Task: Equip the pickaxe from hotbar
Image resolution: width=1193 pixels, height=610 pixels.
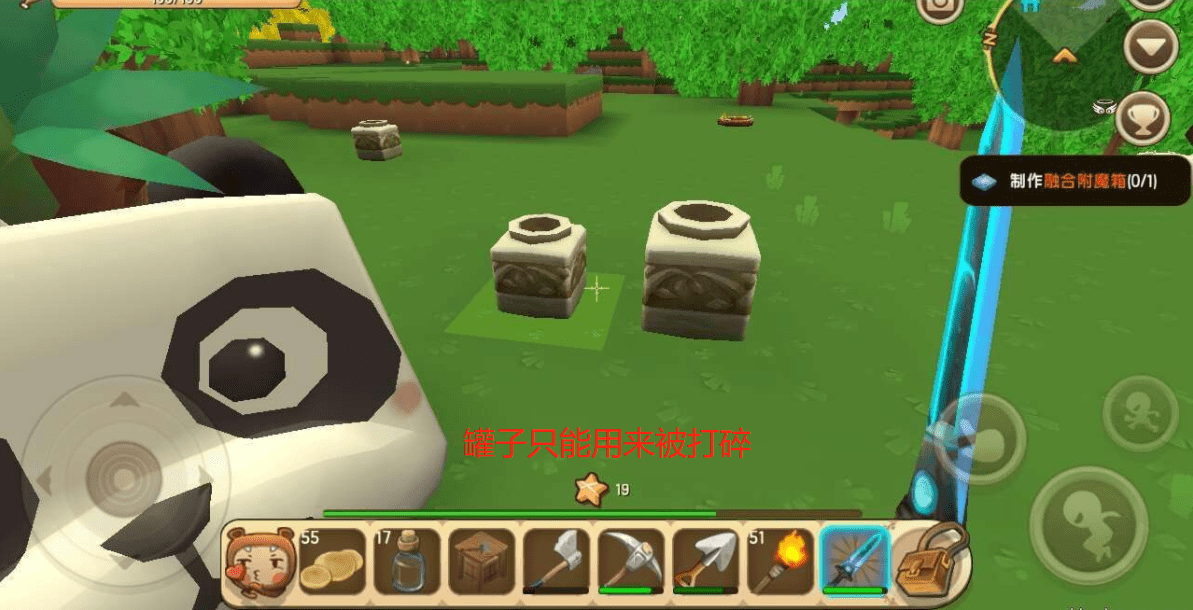Action: pyautogui.click(x=632, y=562)
